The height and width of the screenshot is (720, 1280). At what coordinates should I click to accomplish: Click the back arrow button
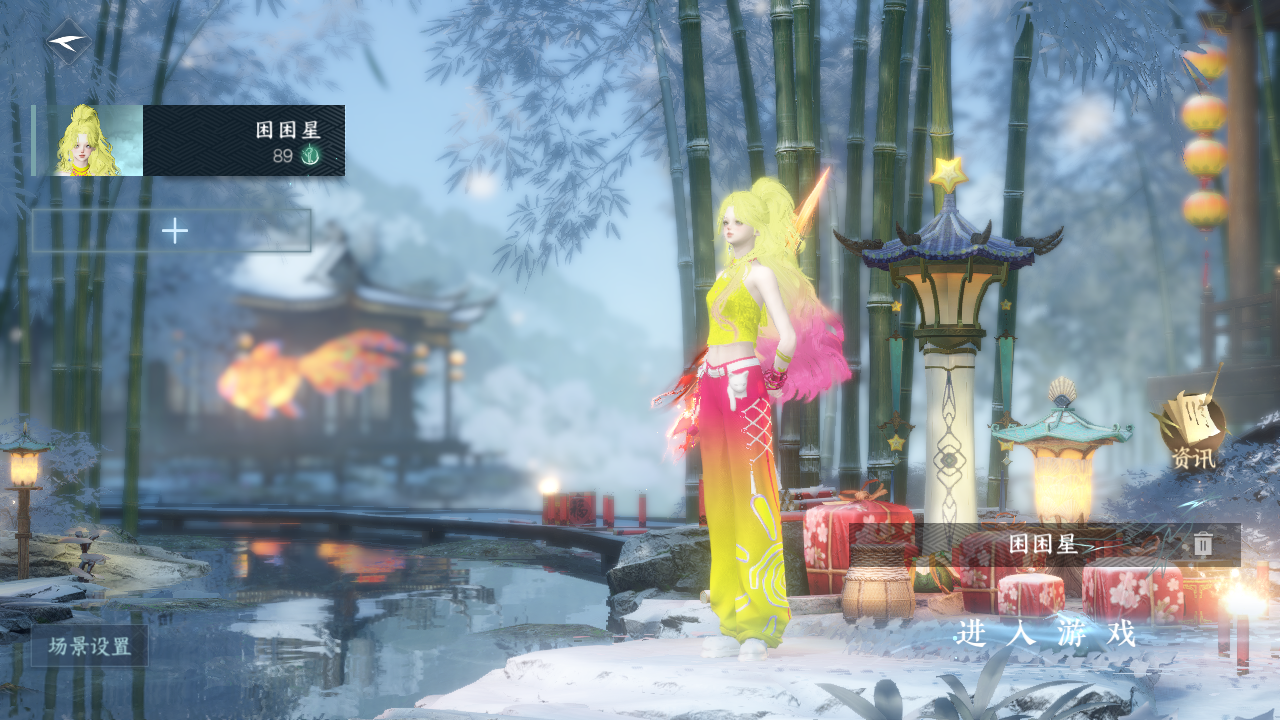coord(68,43)
